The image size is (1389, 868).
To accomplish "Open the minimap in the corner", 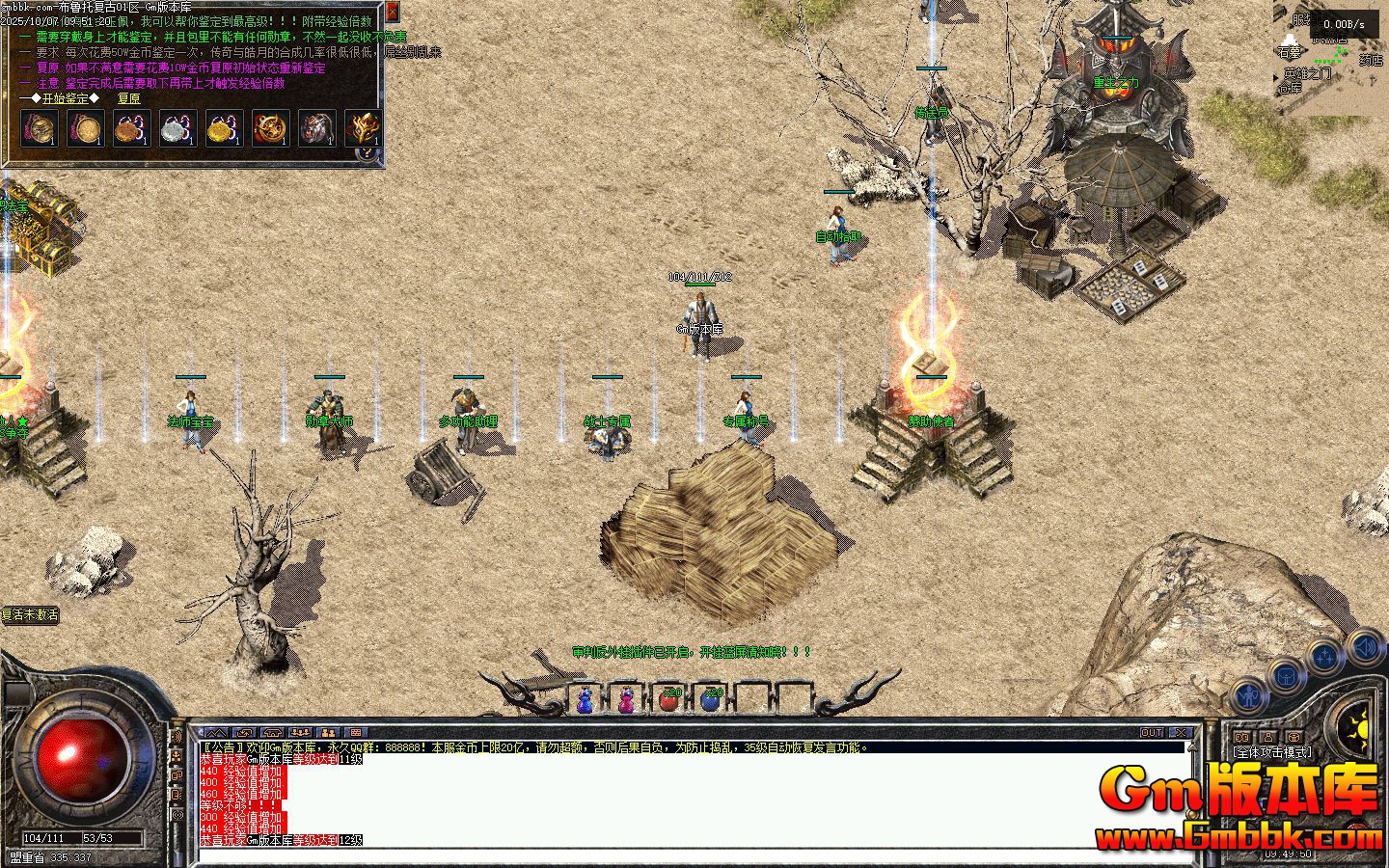I will 1333,60.
